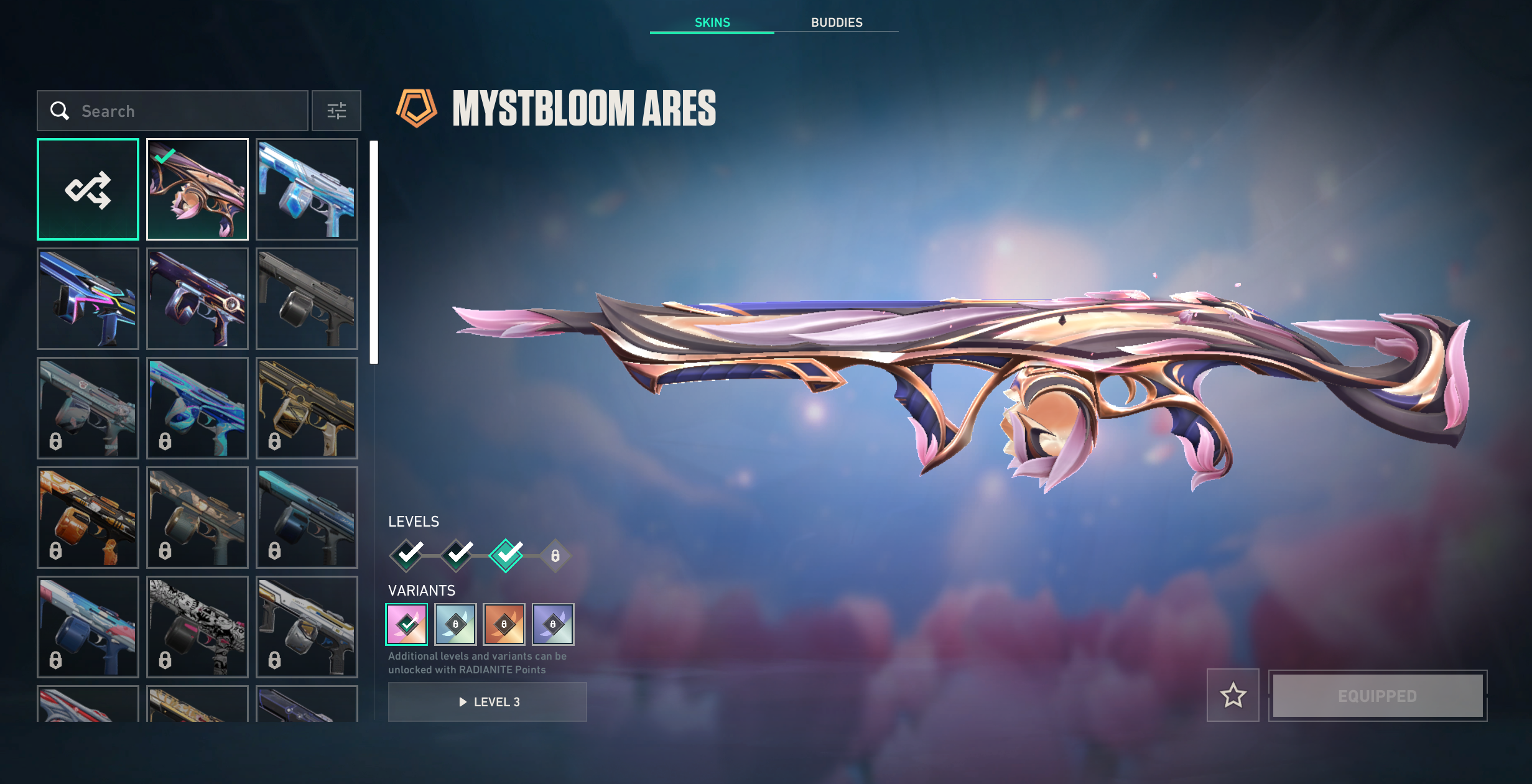
Task: Choose the pink default variant swatch
Action: 407,624
